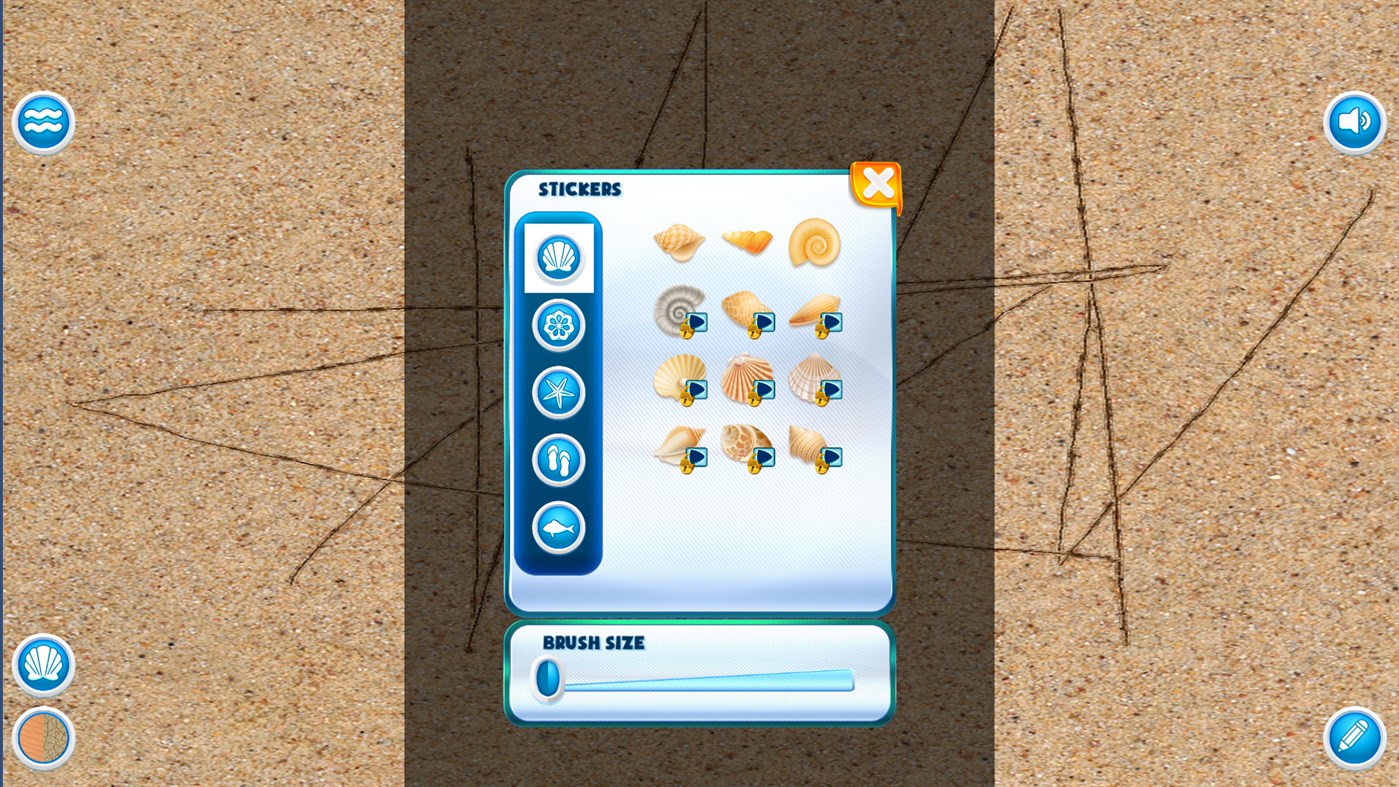Open the starfish stickers category
Screen dimensions: 1399x787
pyautogui.click(x=558, y=392)
